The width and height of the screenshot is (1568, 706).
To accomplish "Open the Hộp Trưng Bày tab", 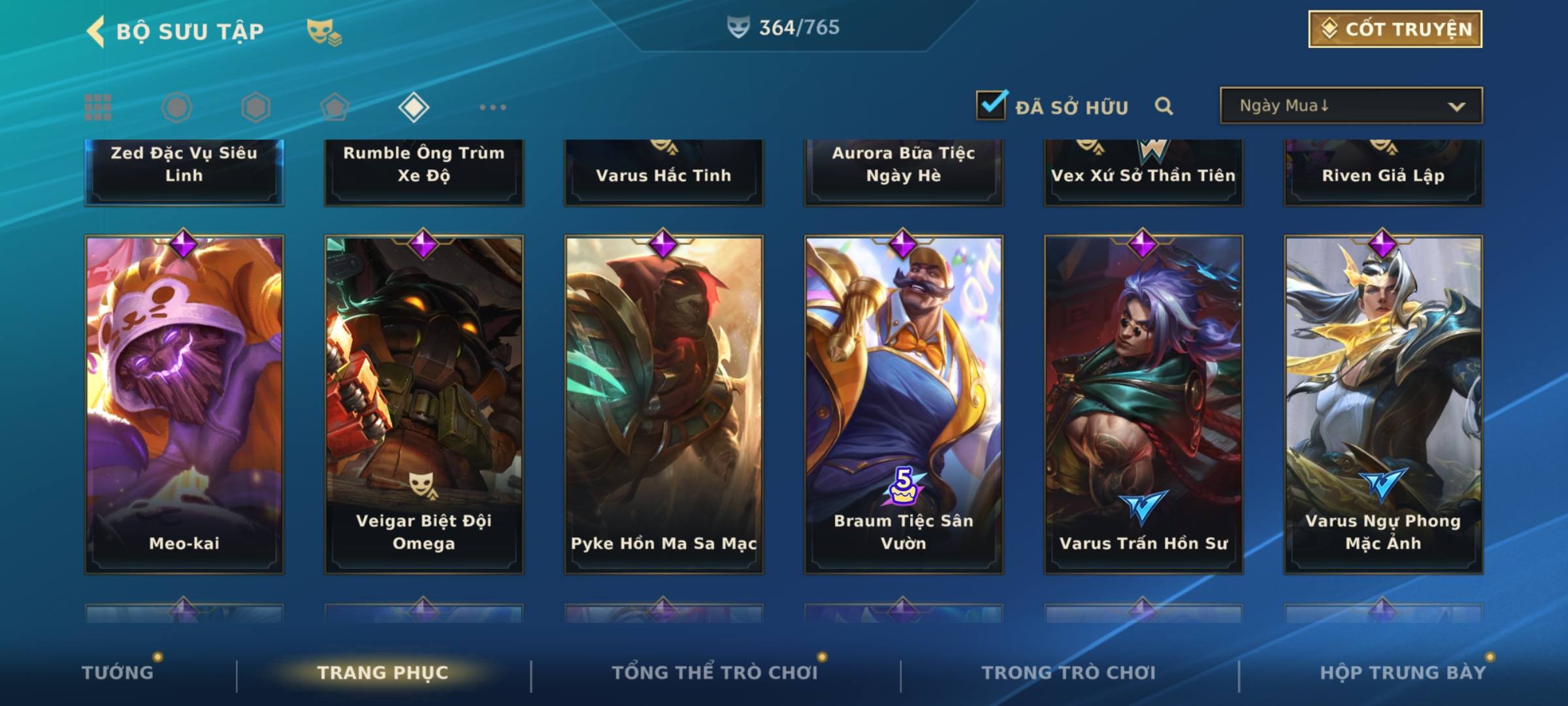I will (1403, 673).
